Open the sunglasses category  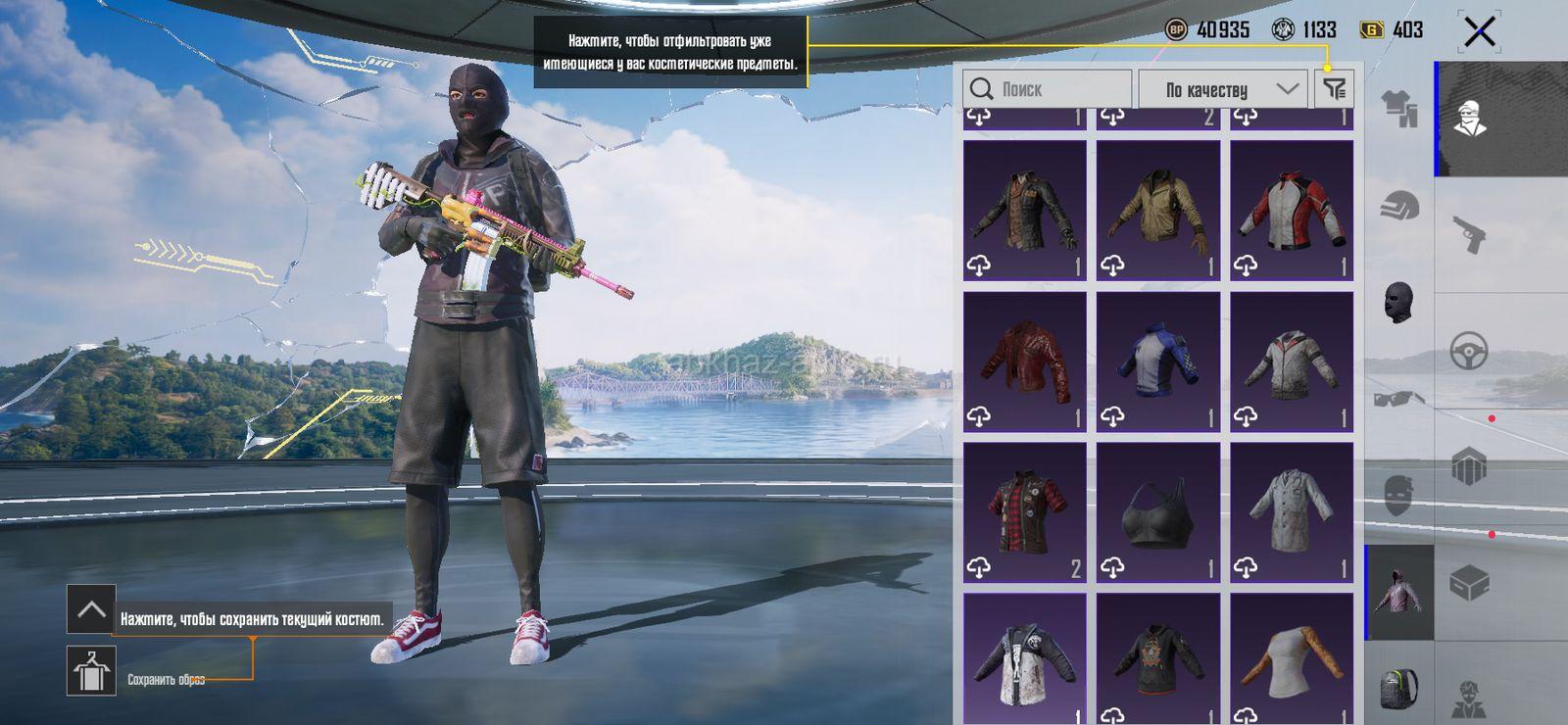click(x=1399, y=398)
